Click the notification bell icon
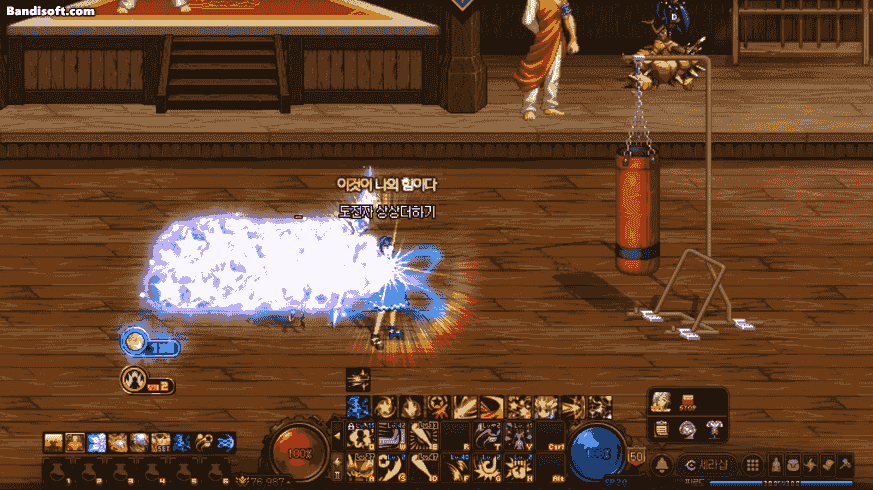 (662, 465)
